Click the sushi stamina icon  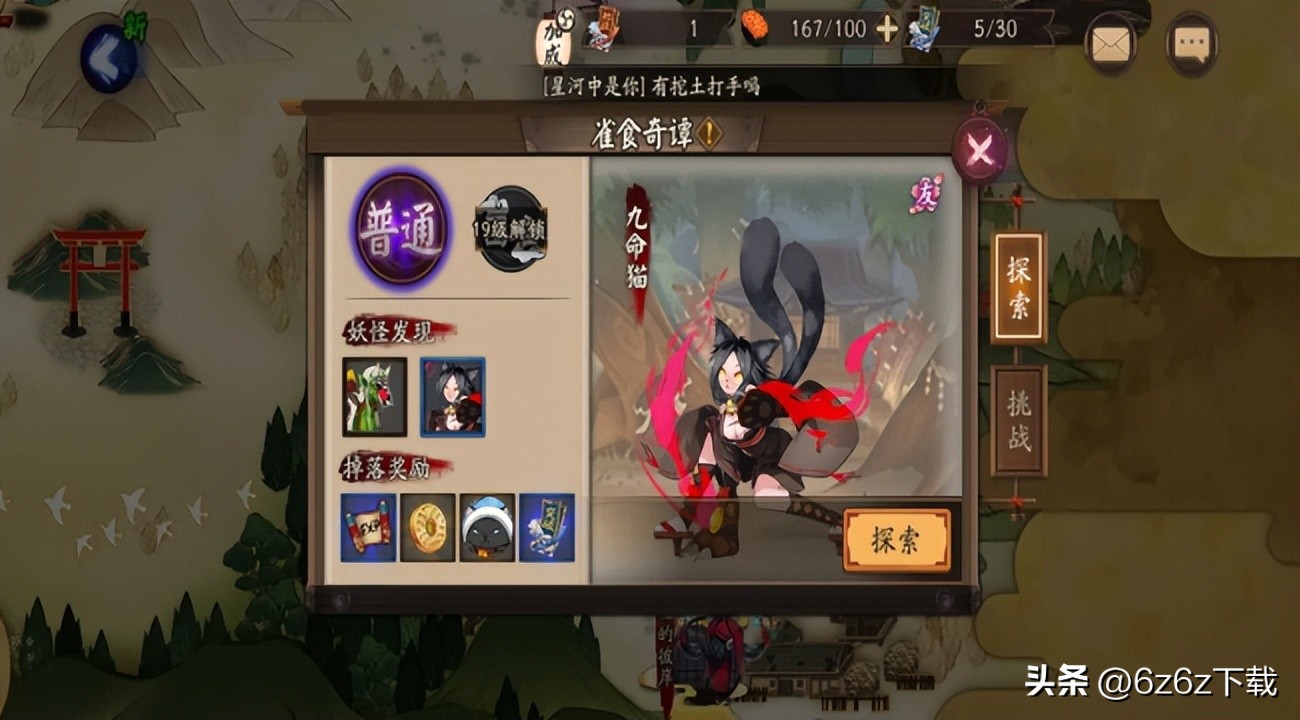755,26
